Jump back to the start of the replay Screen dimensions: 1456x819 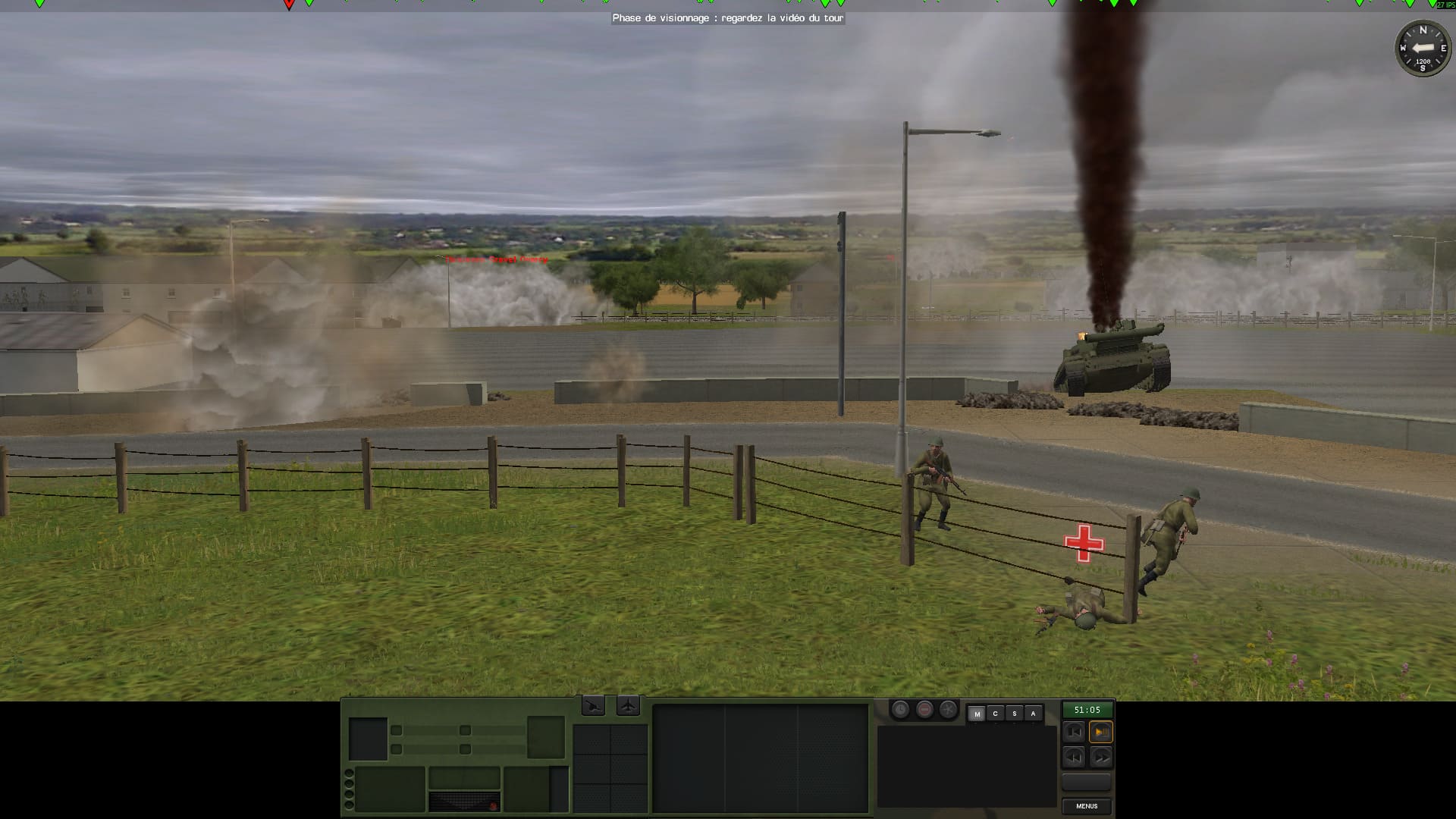coord(1074,732)
